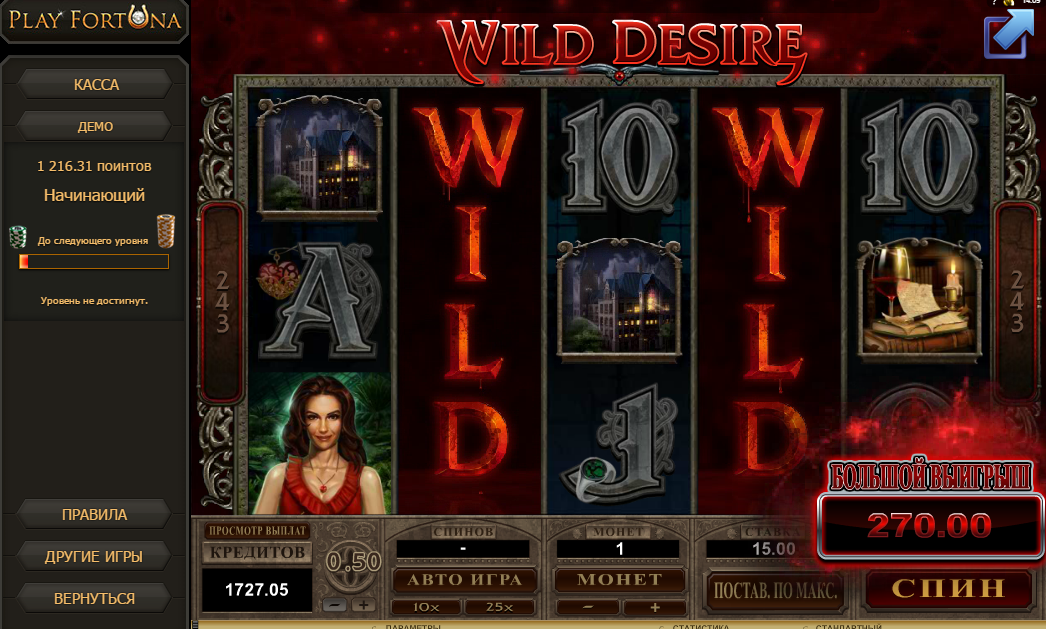1046x629 pixels.
Task: Decrease the number of coins with minus
Action: (x=588, y=607)
